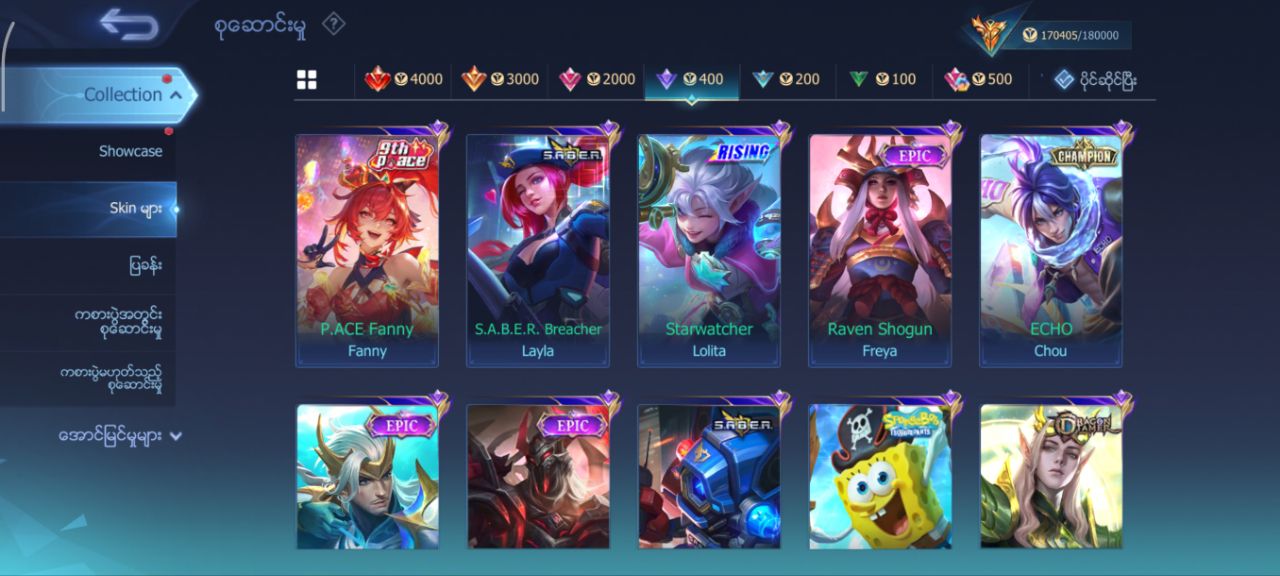Switch to the 3000 points tier tab
Image resolution: width=1280 pixels, height=576 pixels.
point(500,79)
